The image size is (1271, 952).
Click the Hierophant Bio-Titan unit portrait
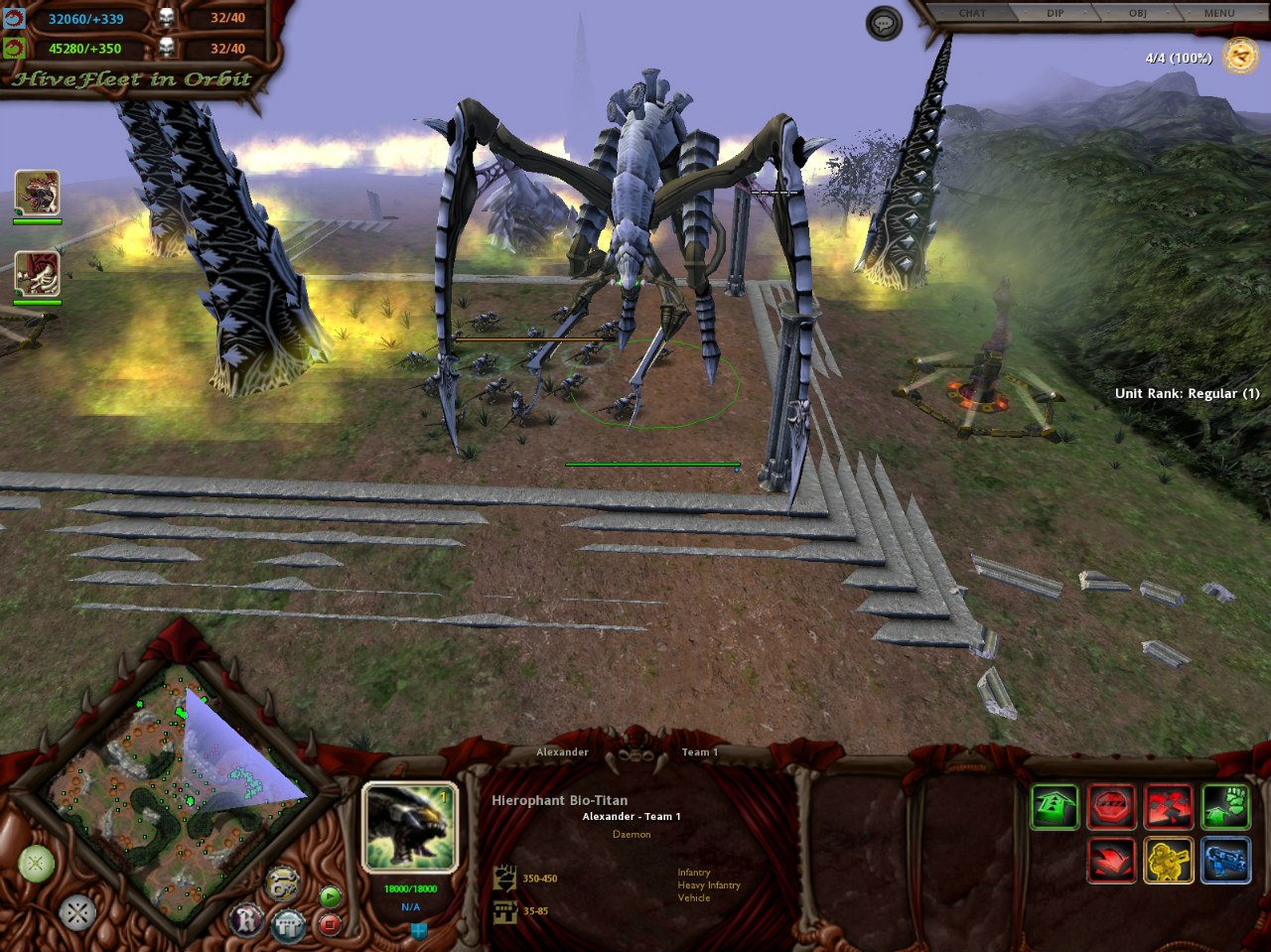409,827
